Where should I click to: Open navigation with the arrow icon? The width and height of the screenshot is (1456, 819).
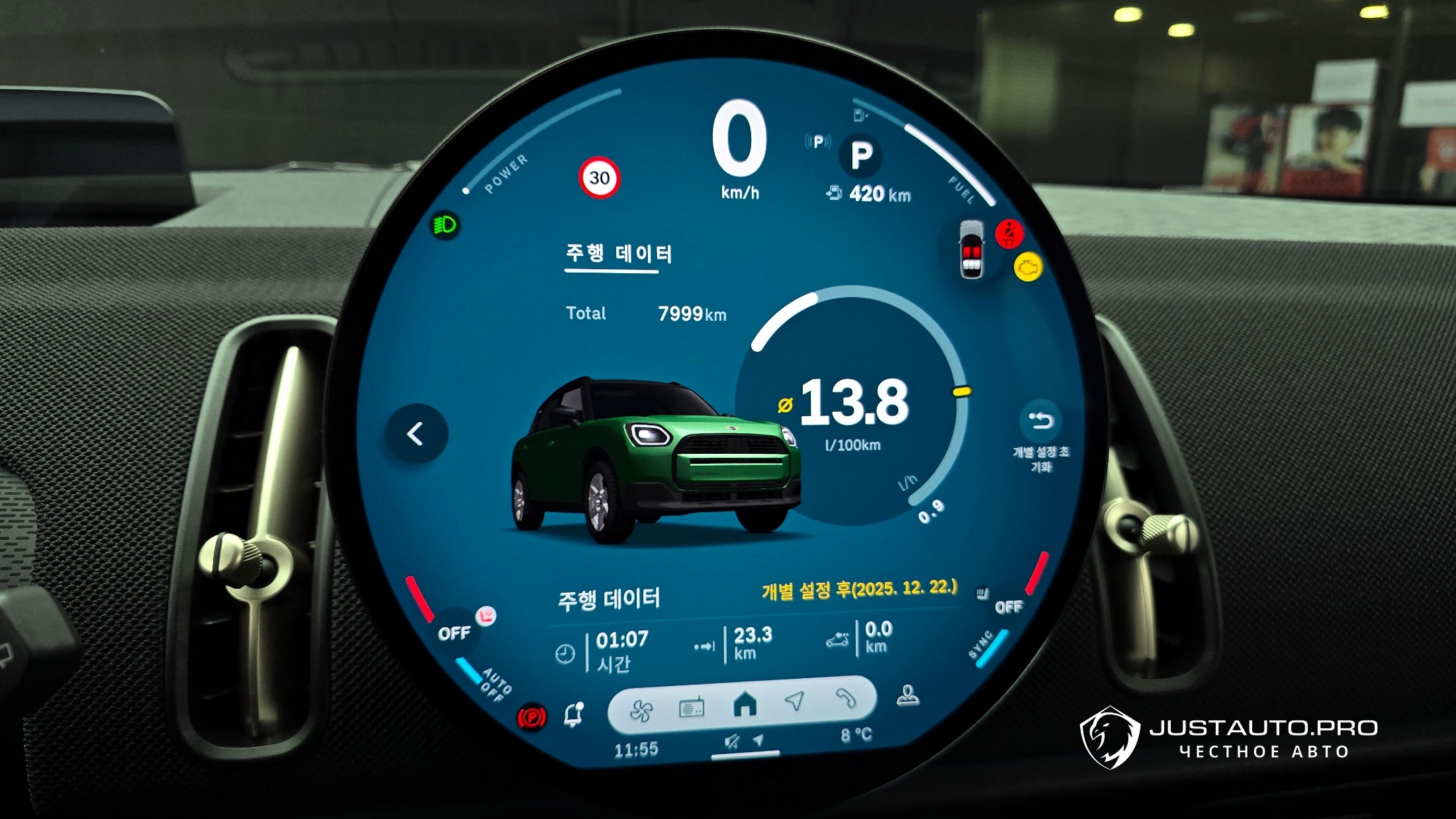click(x=794, y=701)
